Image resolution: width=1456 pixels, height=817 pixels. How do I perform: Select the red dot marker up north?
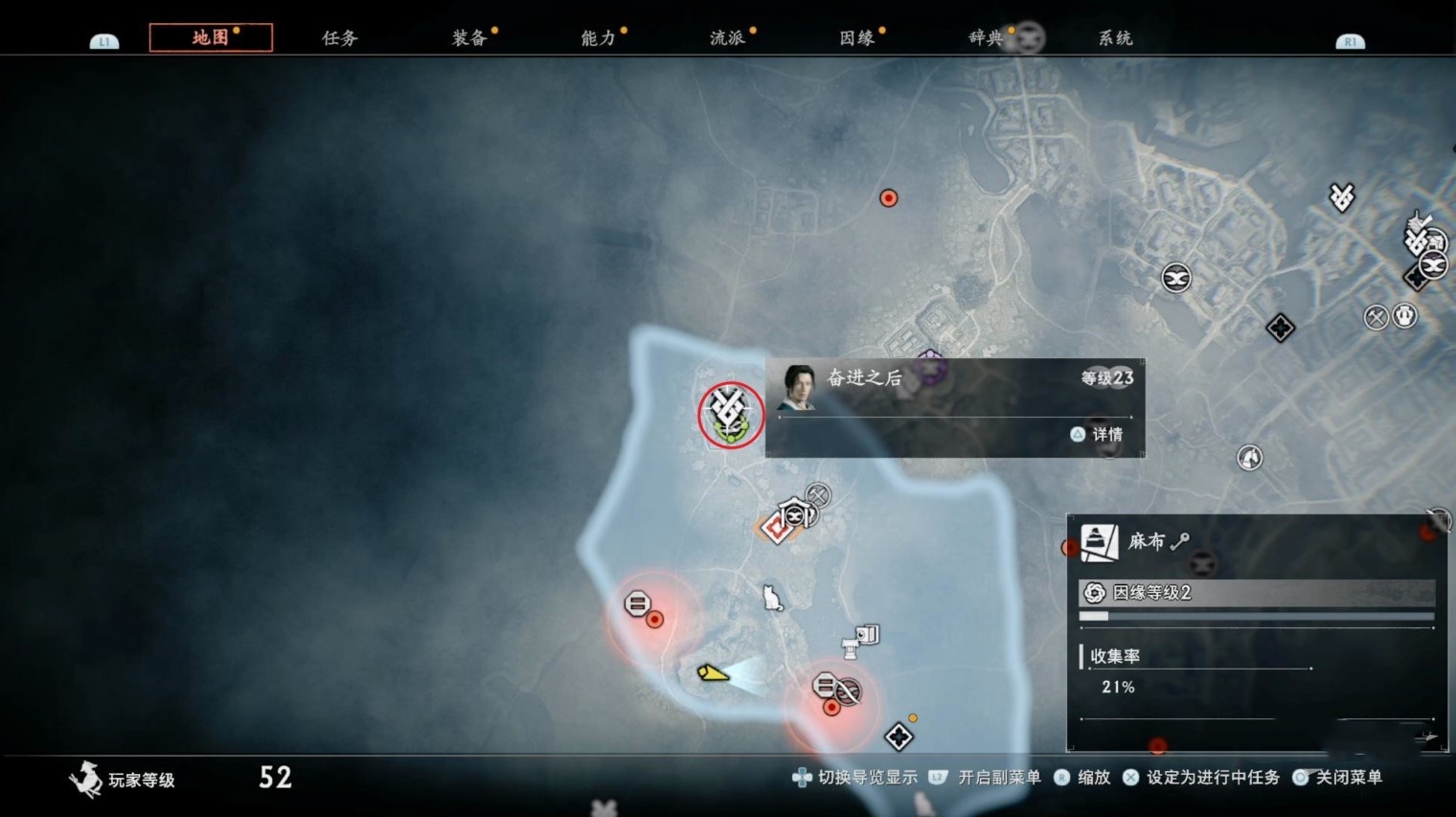(x=889, y=198)
